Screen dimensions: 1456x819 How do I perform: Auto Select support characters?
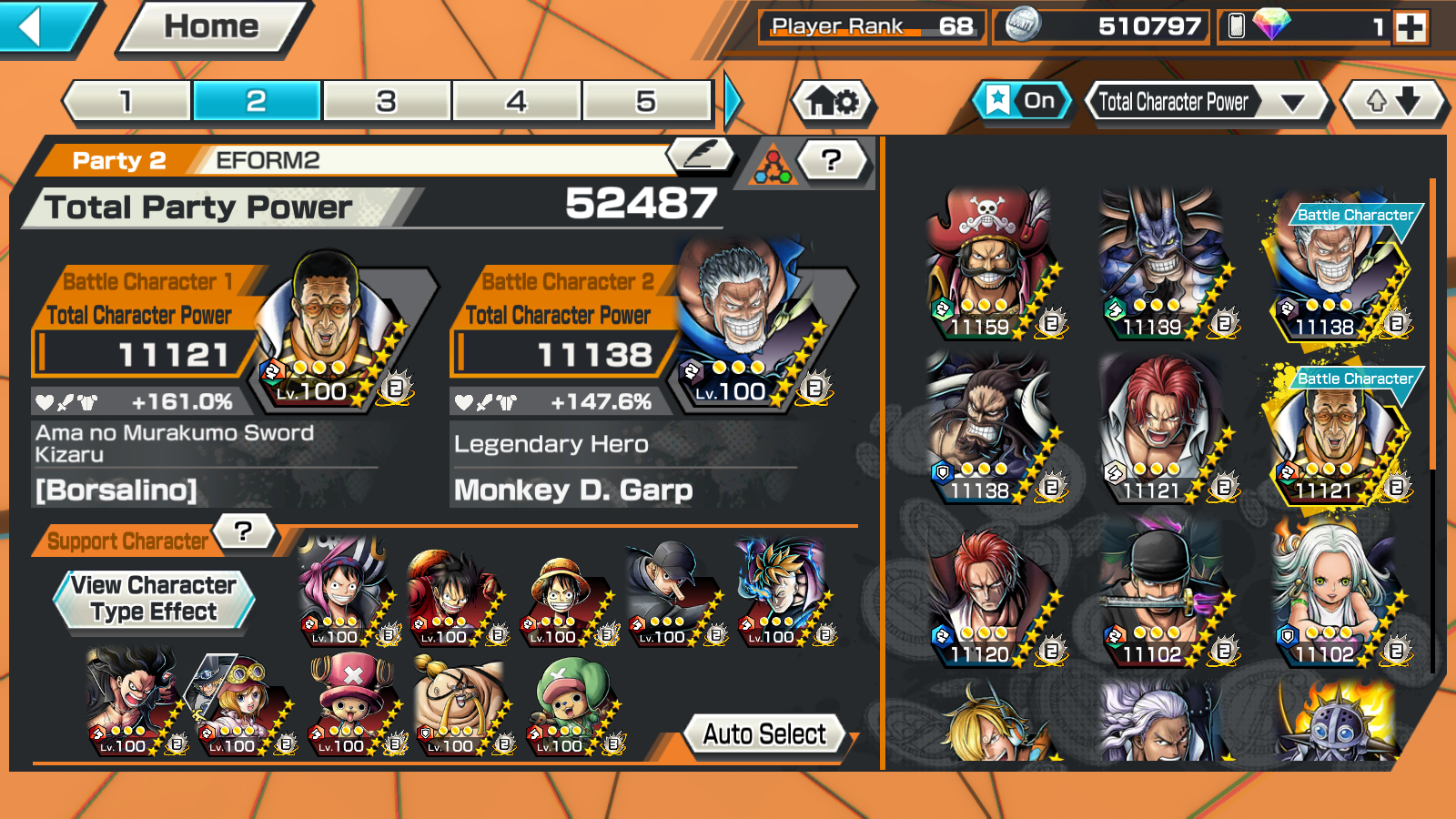(x=764, y=733)
